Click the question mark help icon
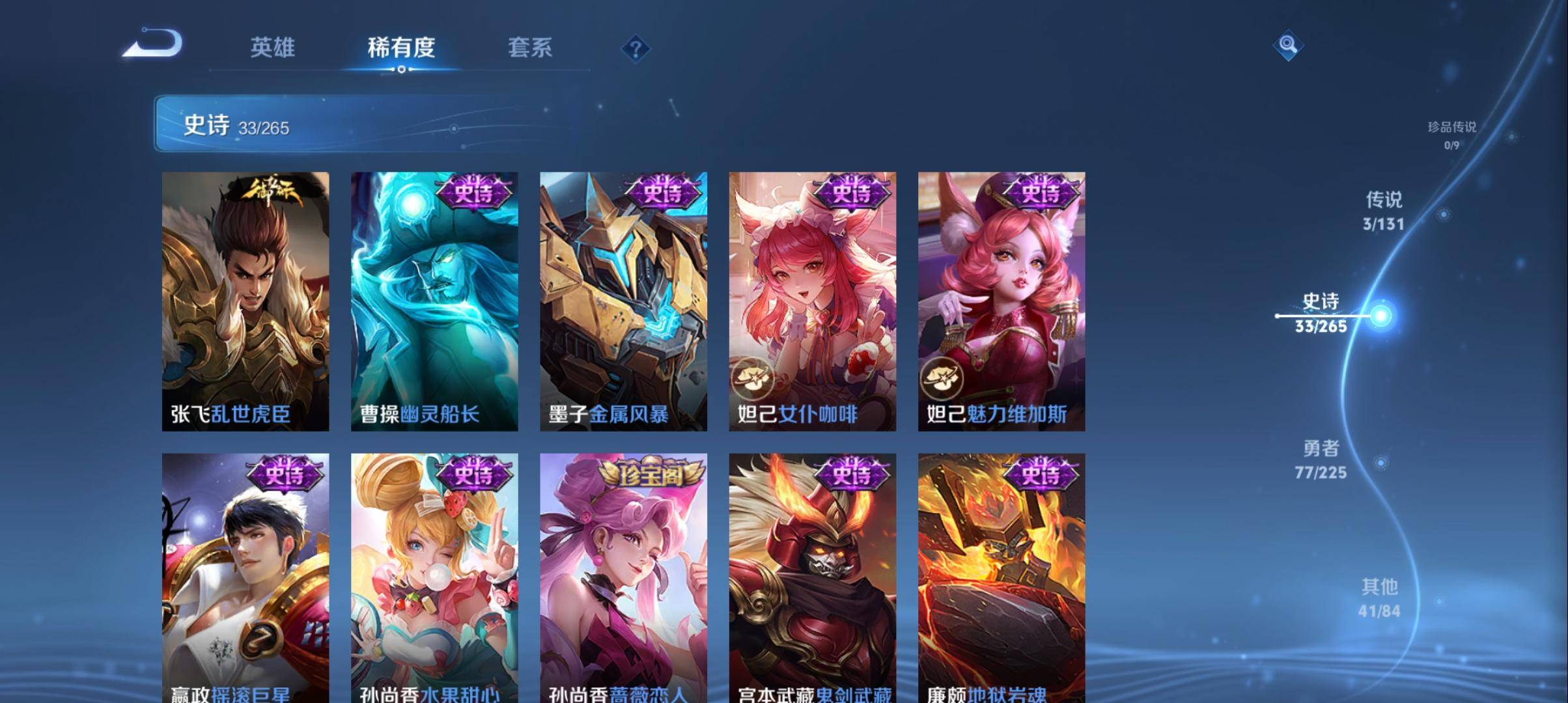This screenshot has width=1568, height=703. [x=636, y=48]
